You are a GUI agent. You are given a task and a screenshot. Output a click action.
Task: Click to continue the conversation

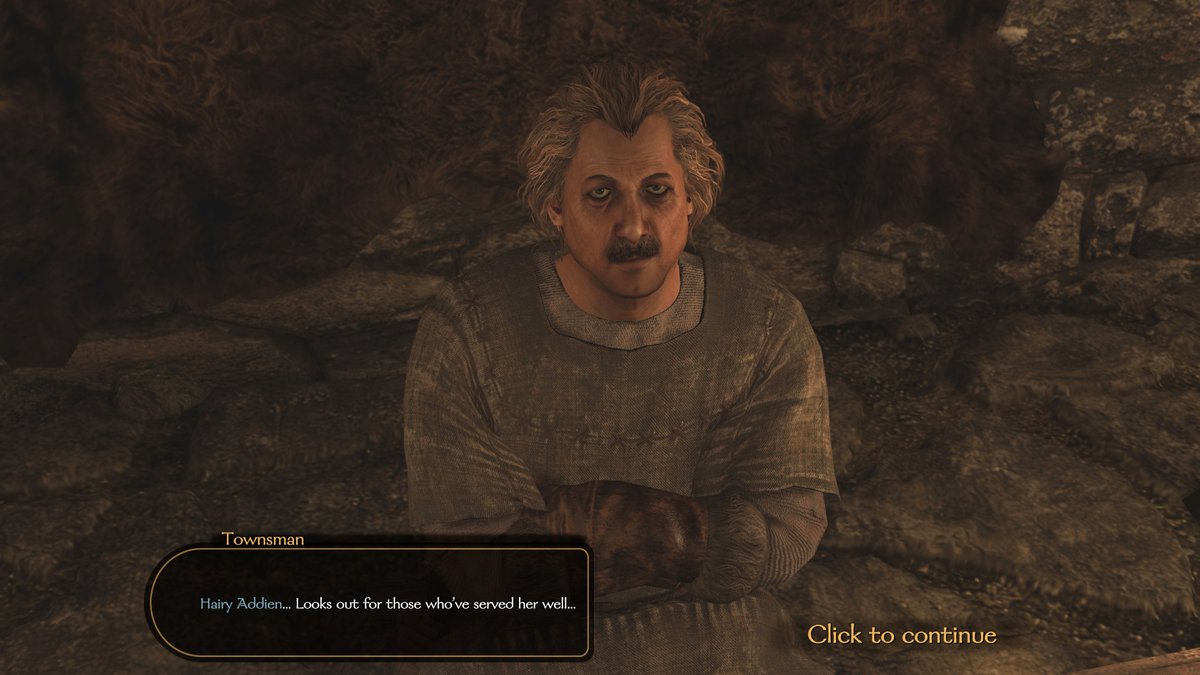901,635
